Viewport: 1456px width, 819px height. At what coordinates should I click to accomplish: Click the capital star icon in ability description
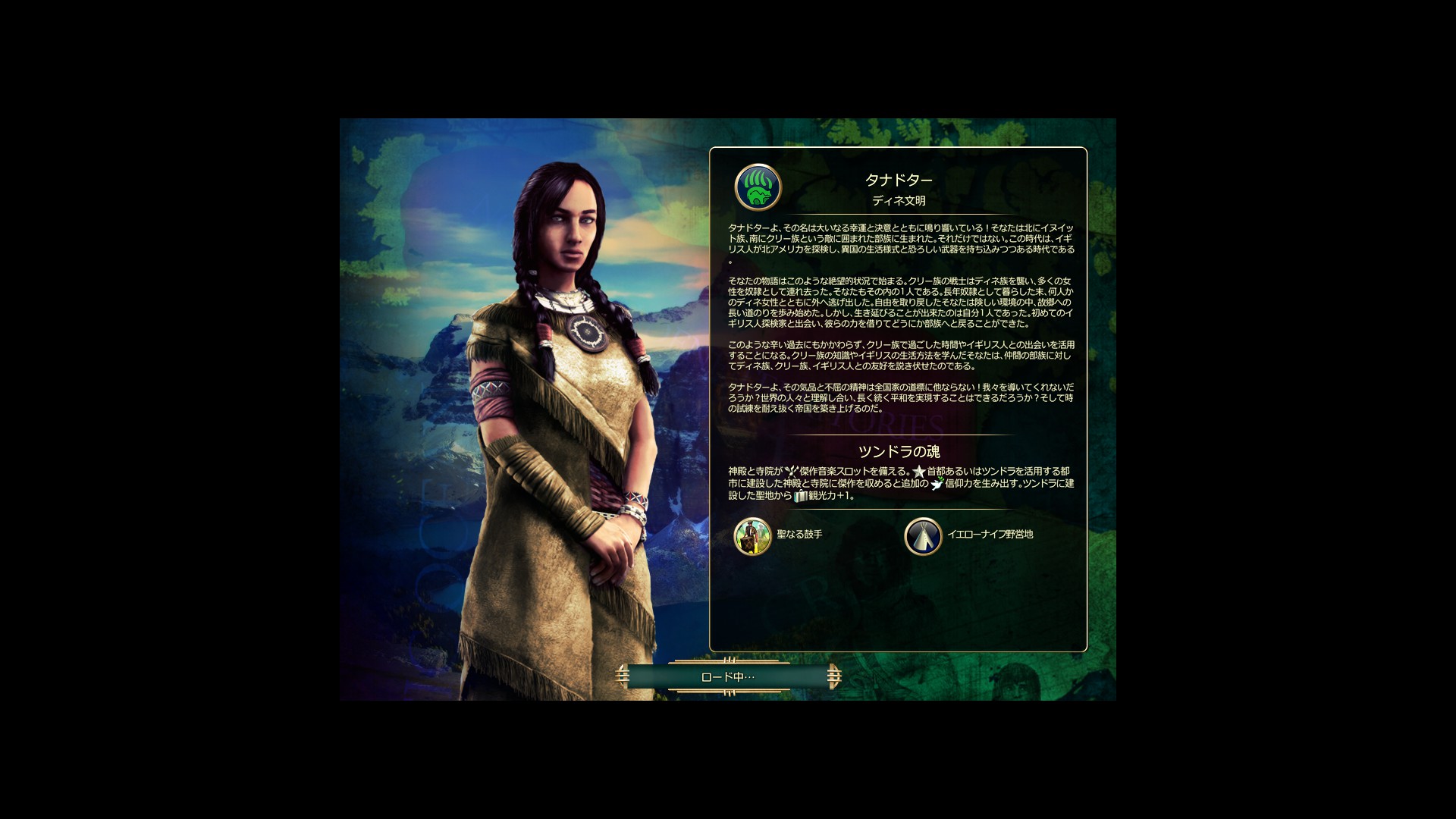[918, 472]
